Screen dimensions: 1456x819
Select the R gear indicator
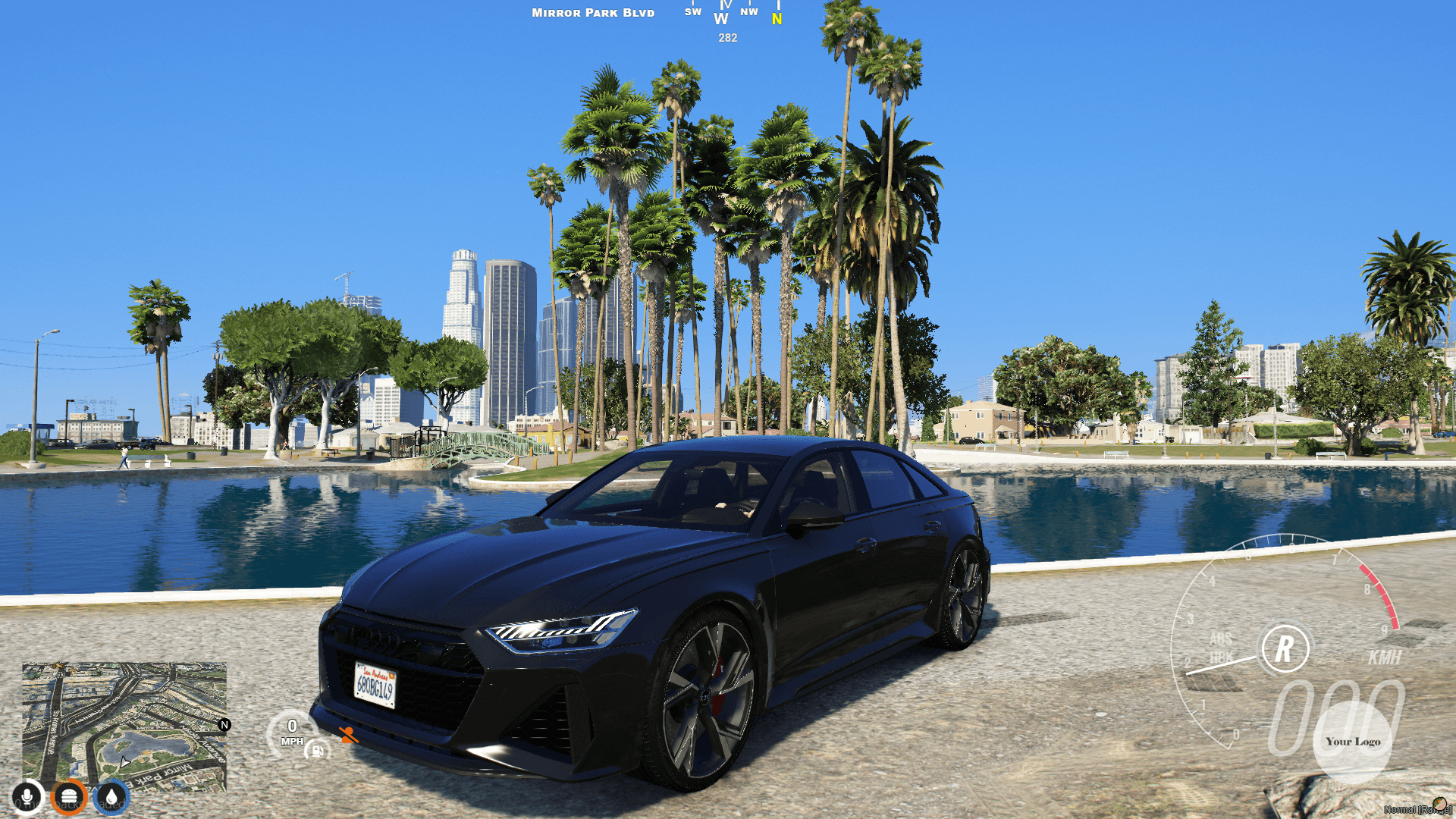coord(1284,648)
